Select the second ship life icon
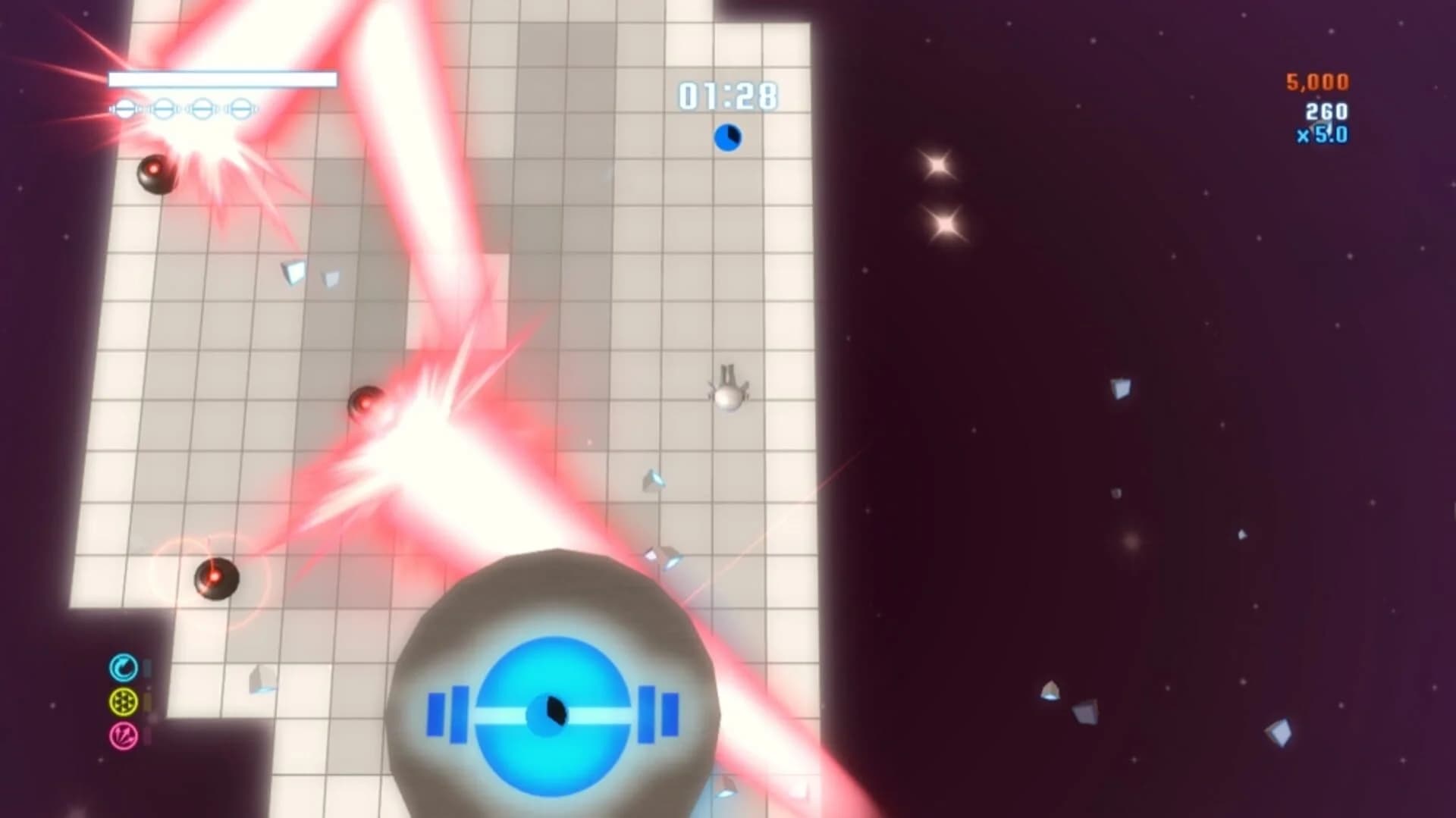 tap(163, 108)
